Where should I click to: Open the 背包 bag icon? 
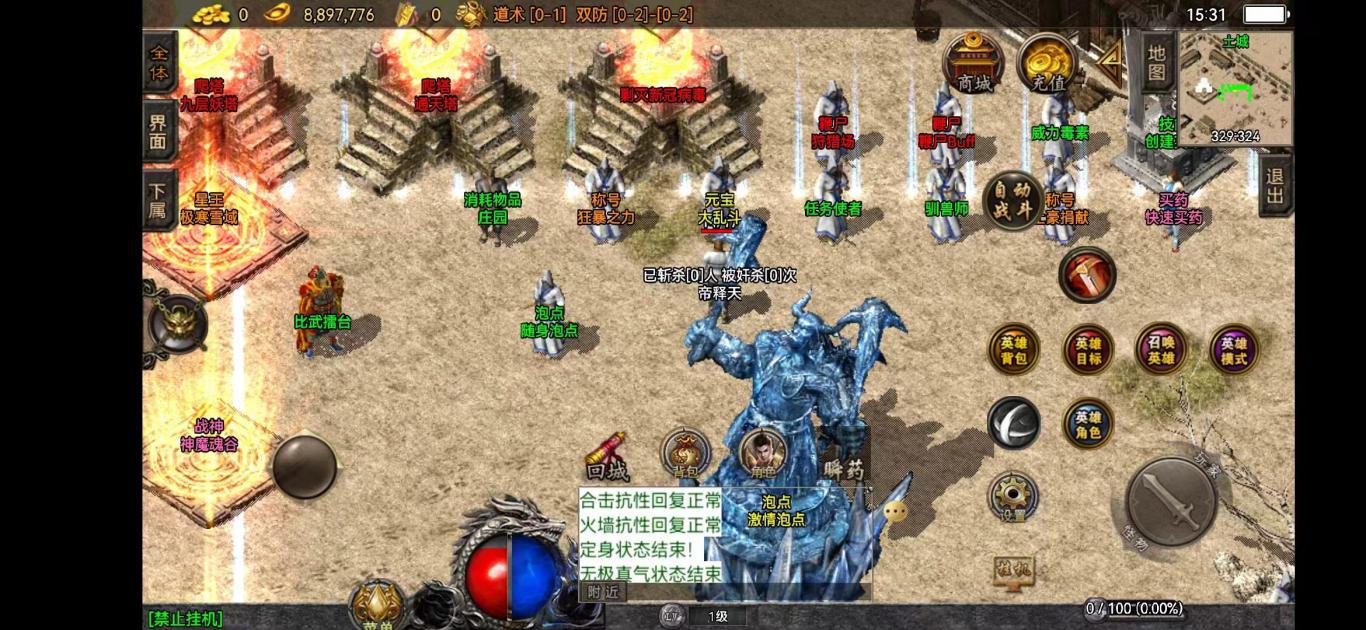point(686,455)
